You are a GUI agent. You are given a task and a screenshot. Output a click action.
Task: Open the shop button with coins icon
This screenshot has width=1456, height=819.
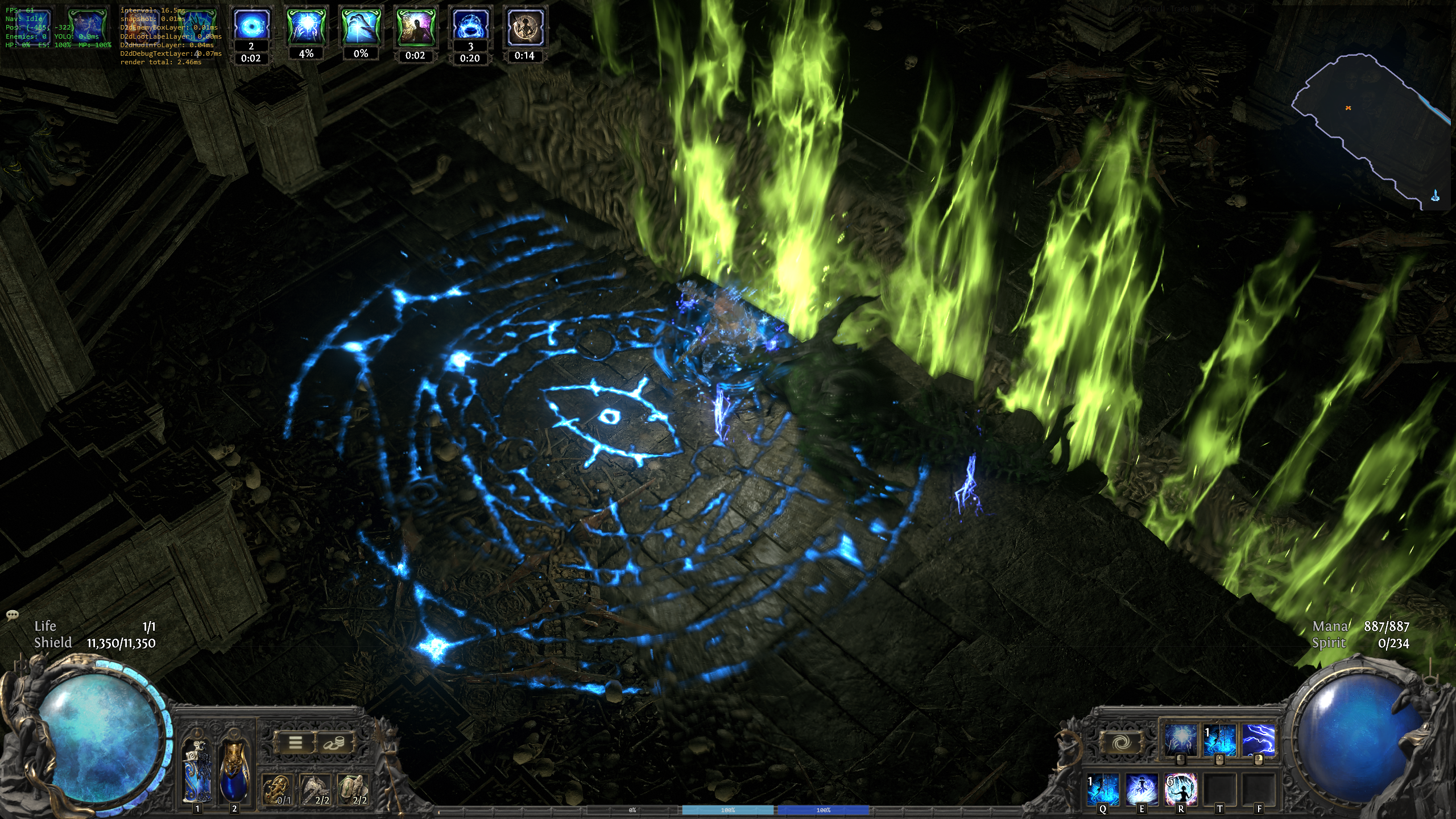[x=333, y=742]
